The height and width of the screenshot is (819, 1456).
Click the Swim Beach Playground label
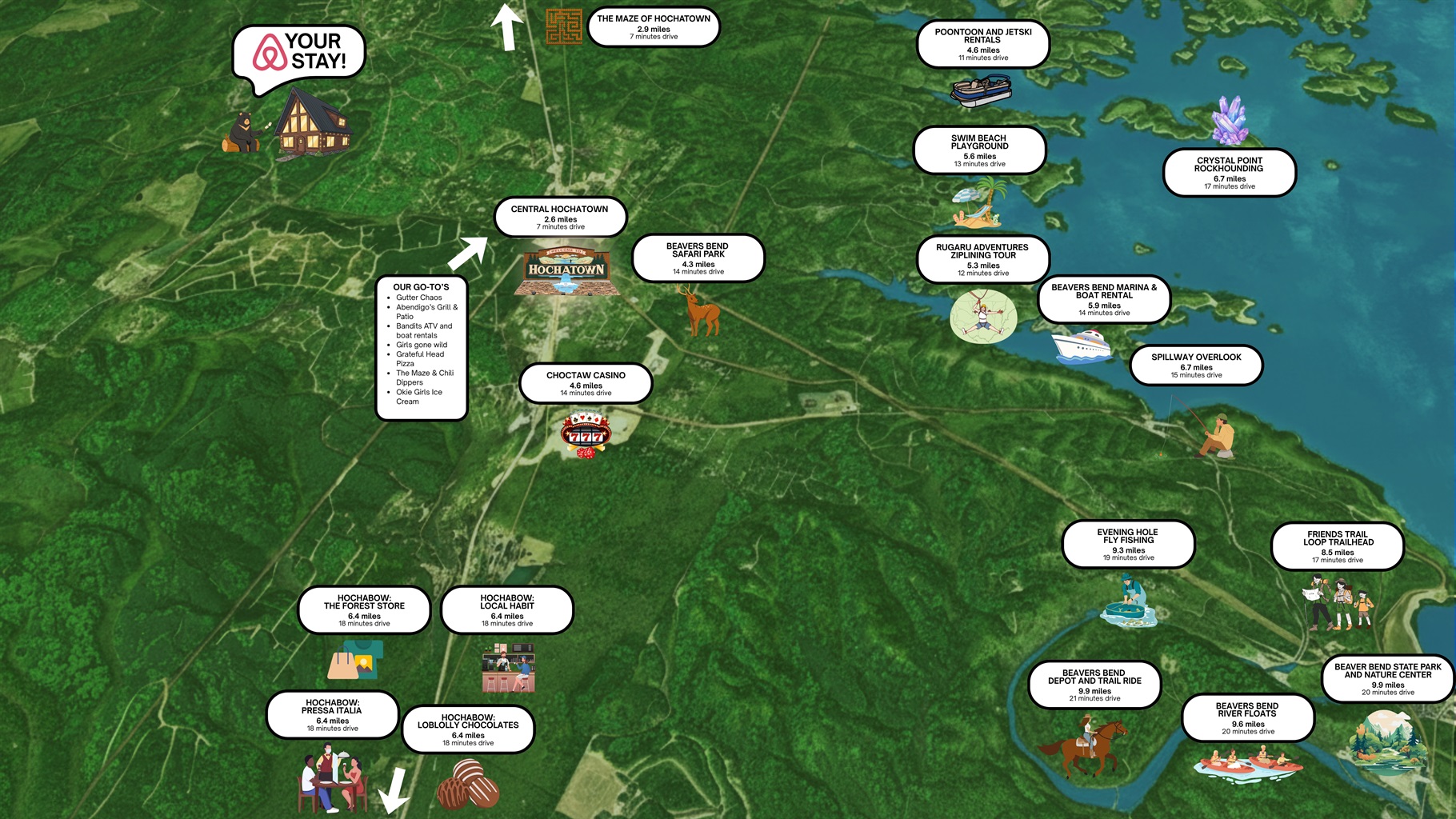coord(979,150)
